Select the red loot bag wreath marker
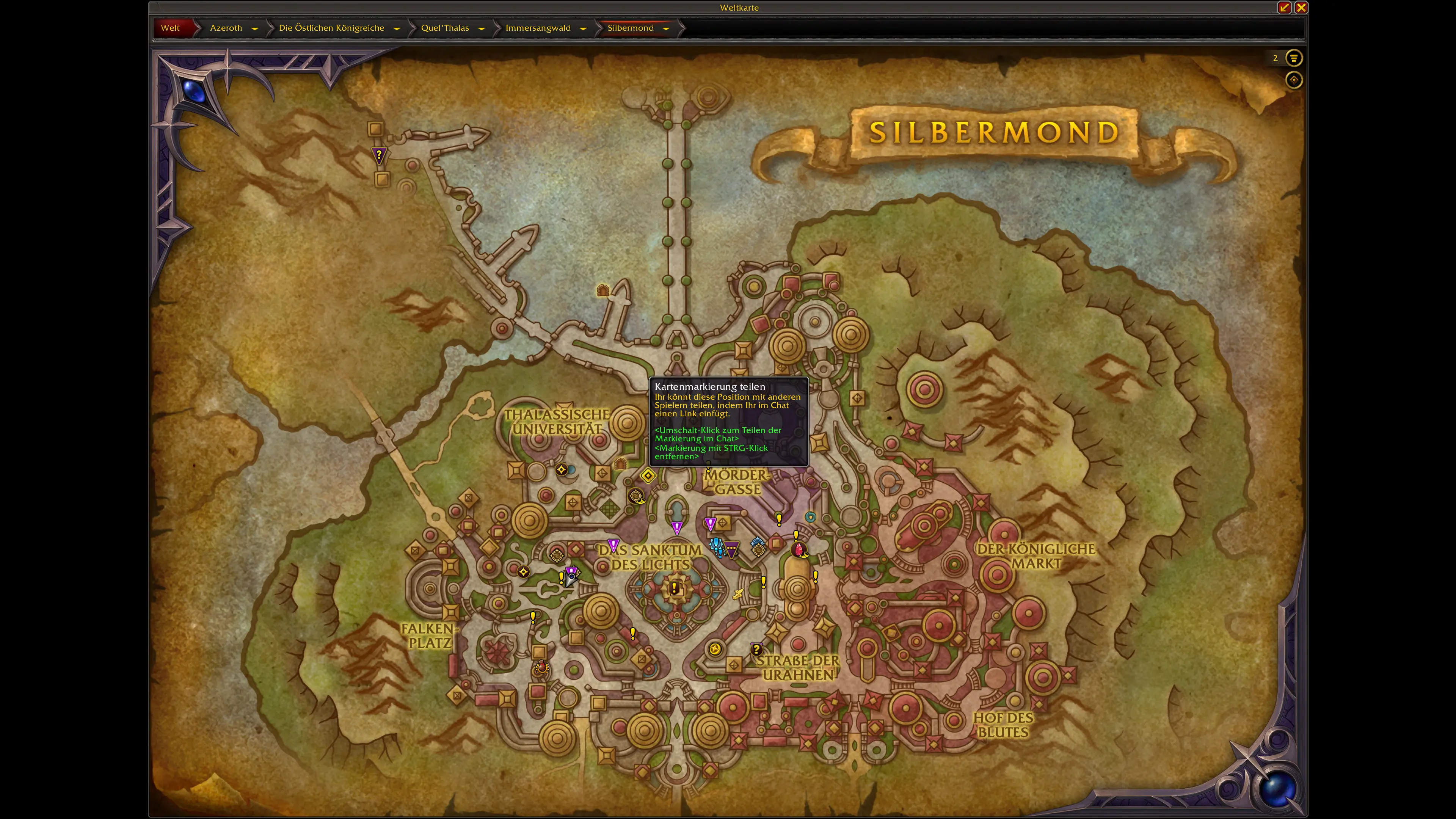 pyautogui.click(x=541, y=668)
